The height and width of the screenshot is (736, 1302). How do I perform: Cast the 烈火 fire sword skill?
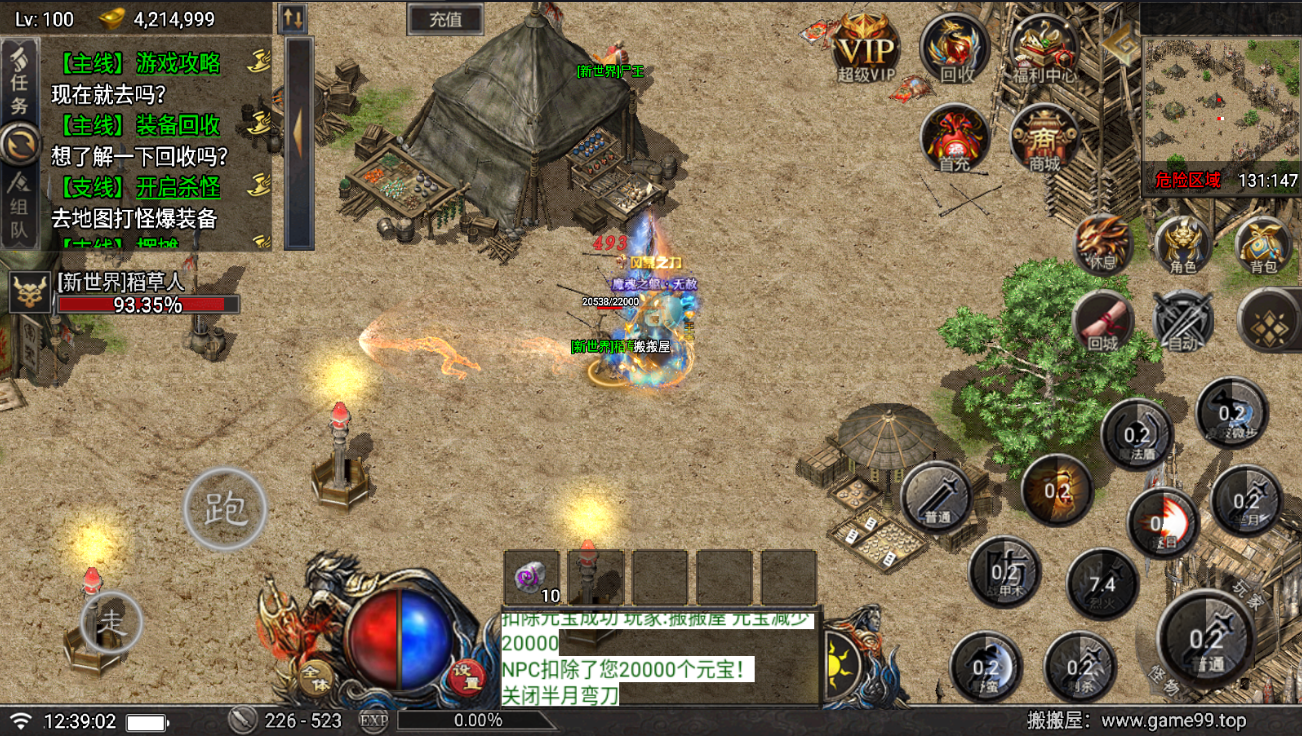tap(1102, 585)
